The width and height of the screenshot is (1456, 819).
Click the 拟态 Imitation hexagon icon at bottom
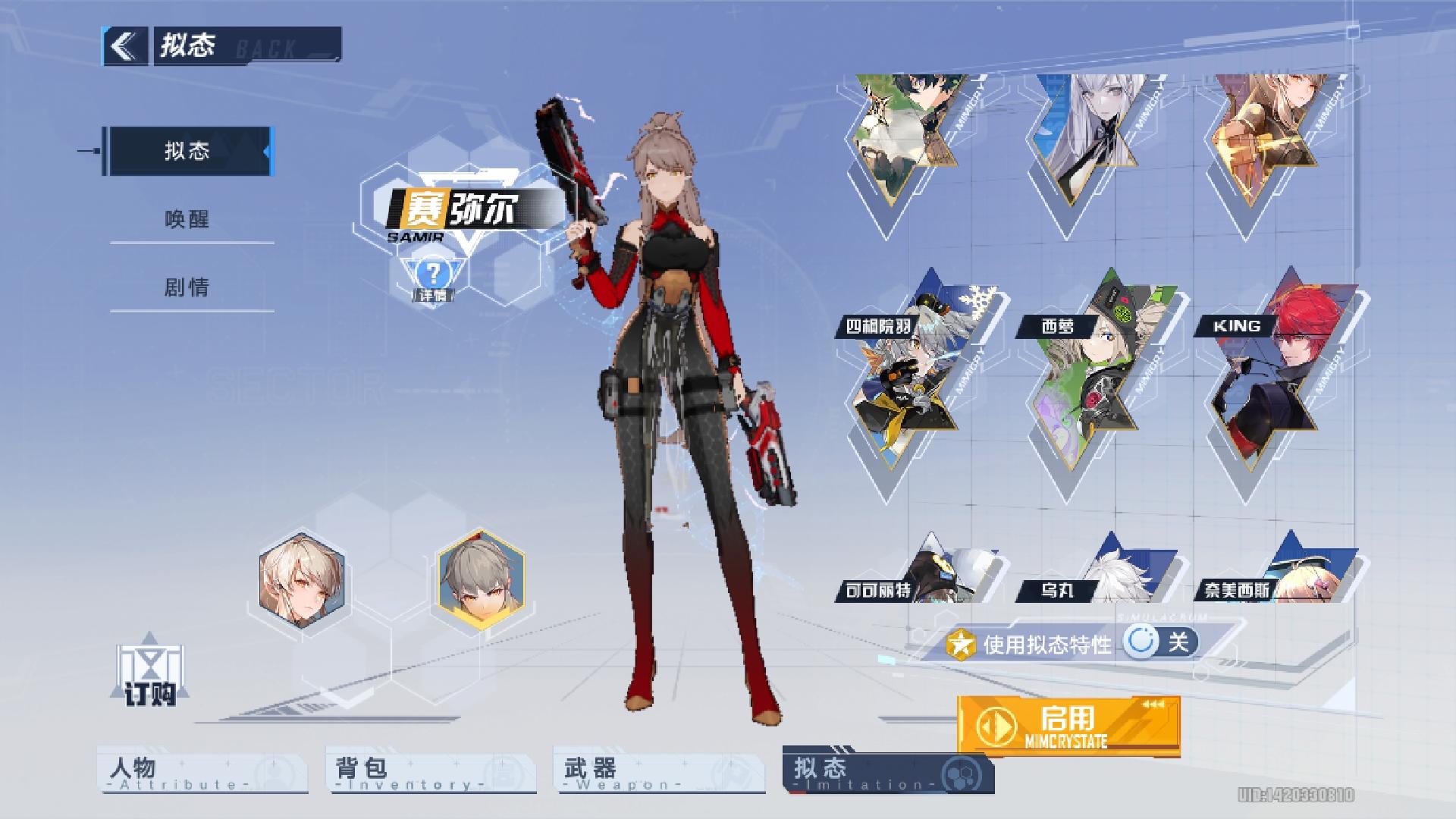click(960, 773)
